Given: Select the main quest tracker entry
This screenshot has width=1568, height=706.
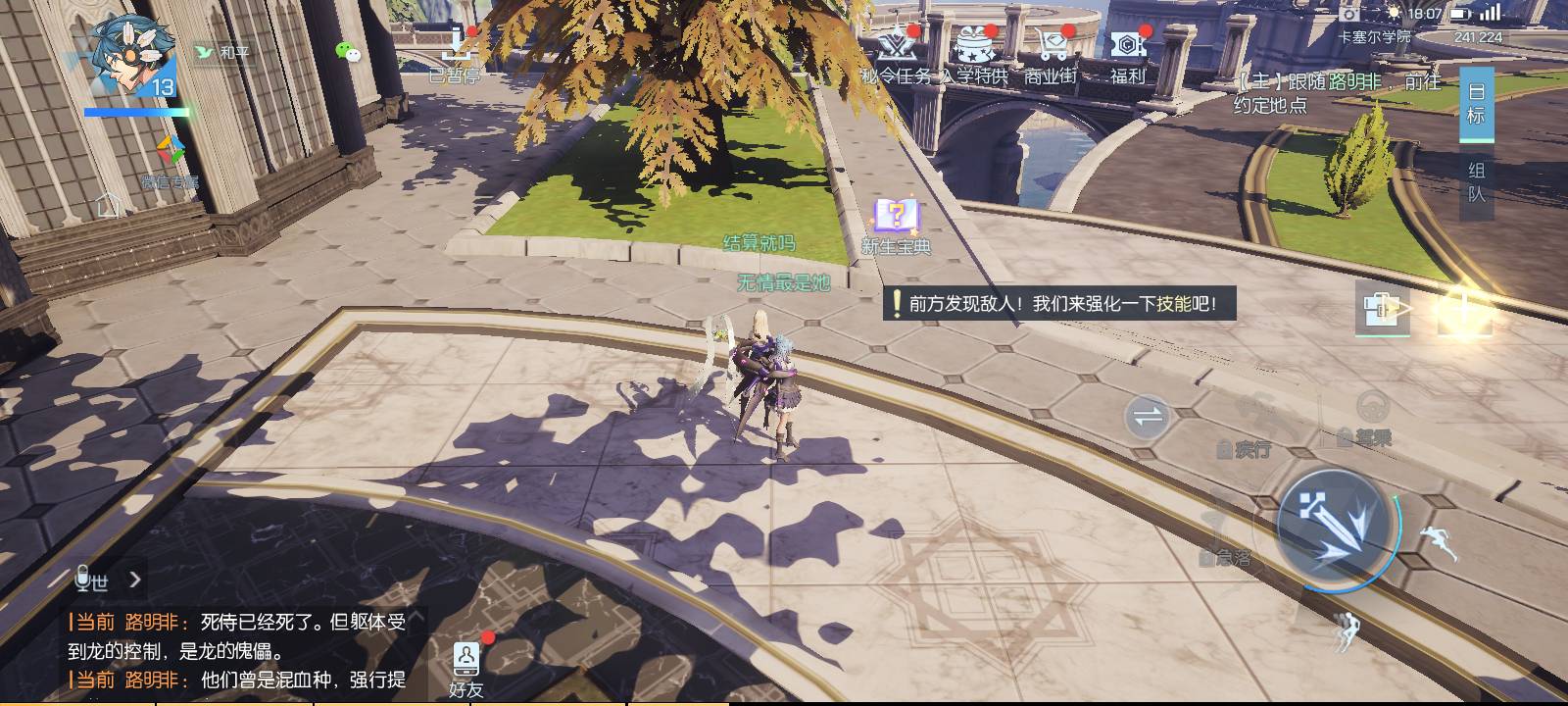Looking at the screenshot, I should pyautogui.click(x=1338, y=93).
